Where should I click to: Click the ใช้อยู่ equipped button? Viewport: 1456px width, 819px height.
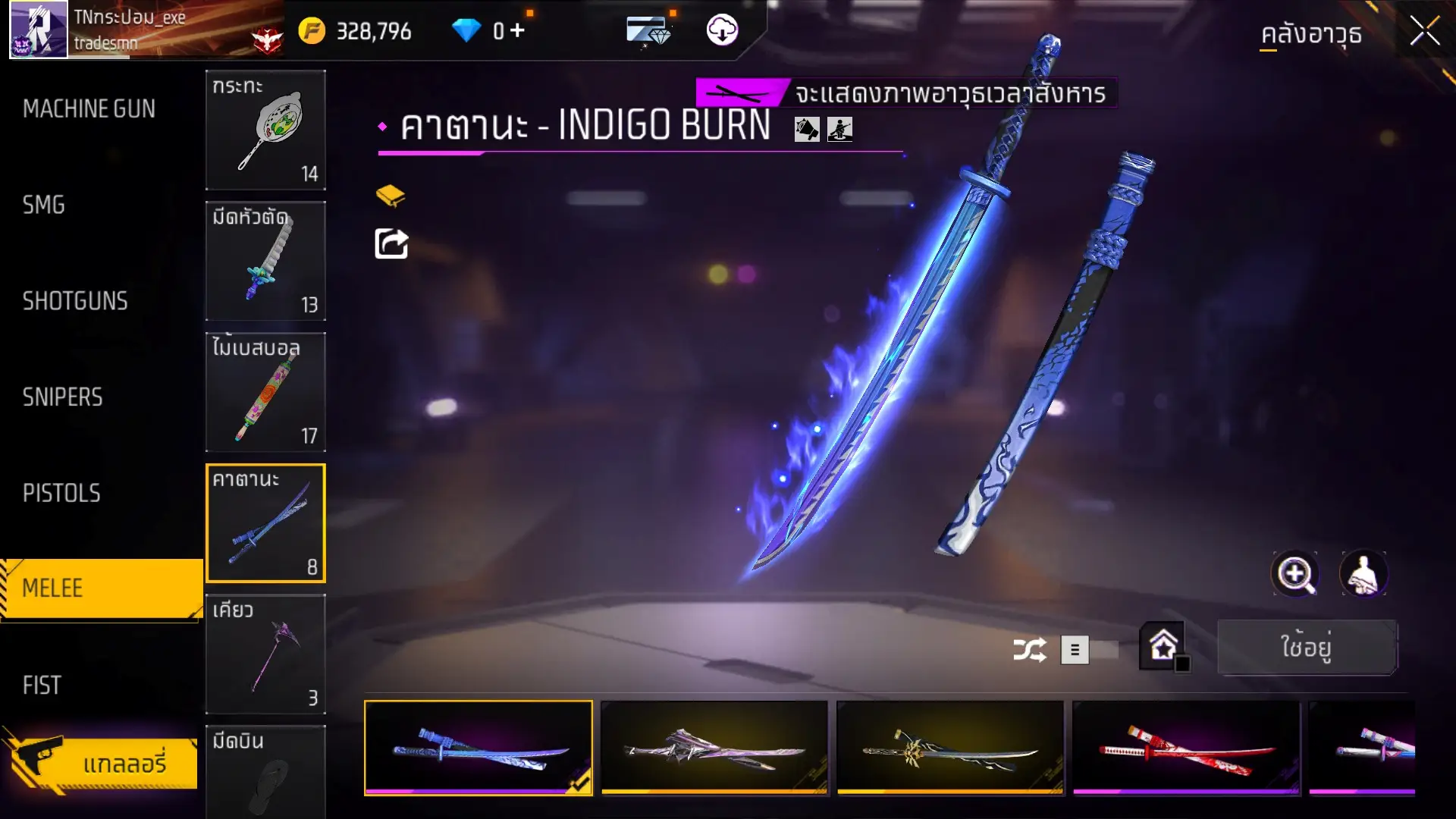tap(1307, 648)
